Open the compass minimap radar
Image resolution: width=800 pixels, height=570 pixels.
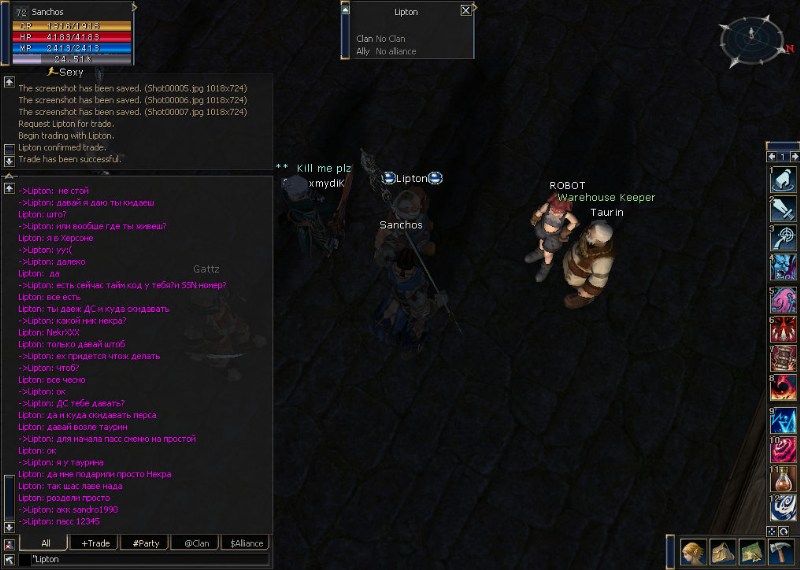755,42
